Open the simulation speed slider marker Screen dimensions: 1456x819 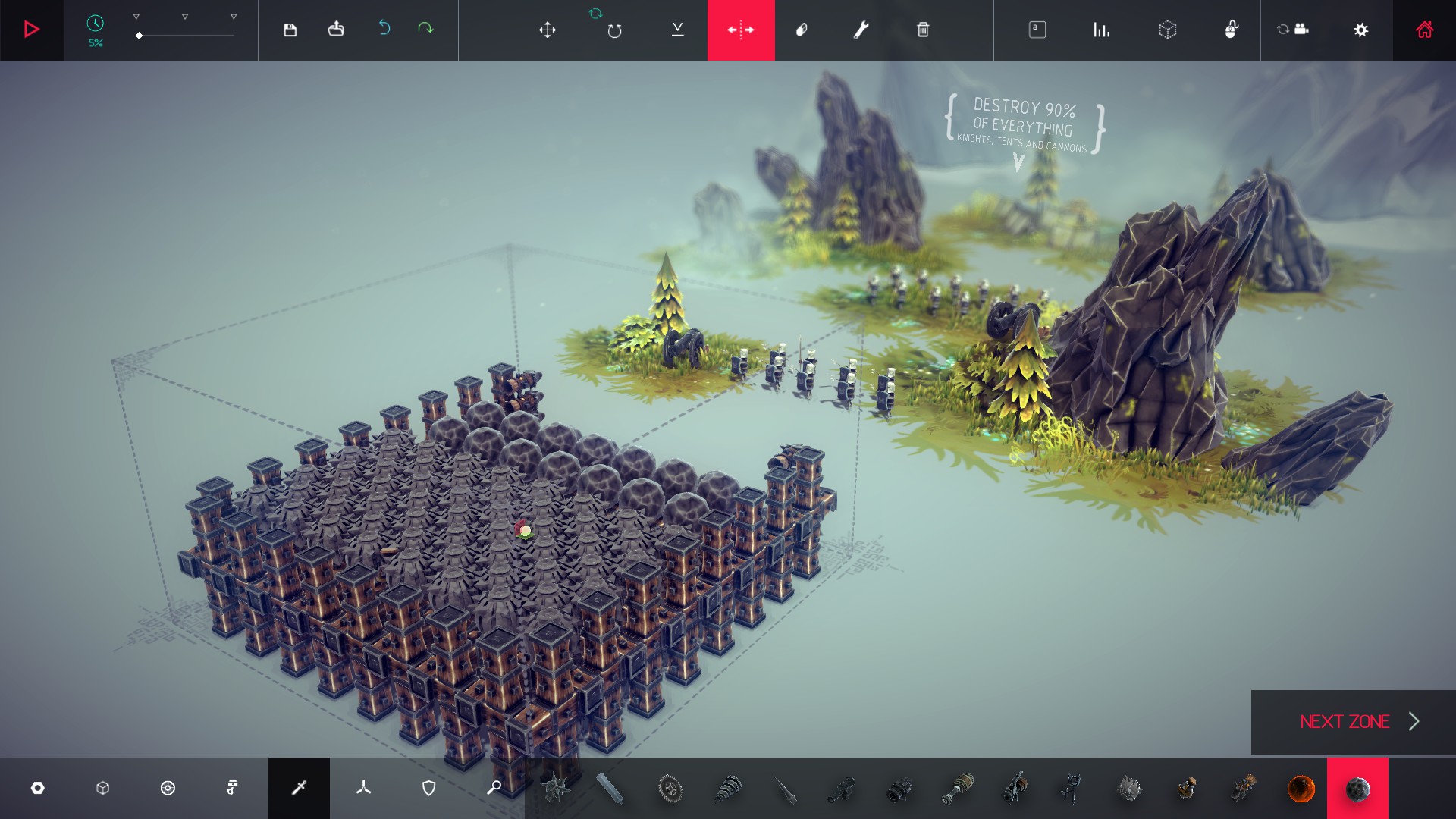point(139,34)
